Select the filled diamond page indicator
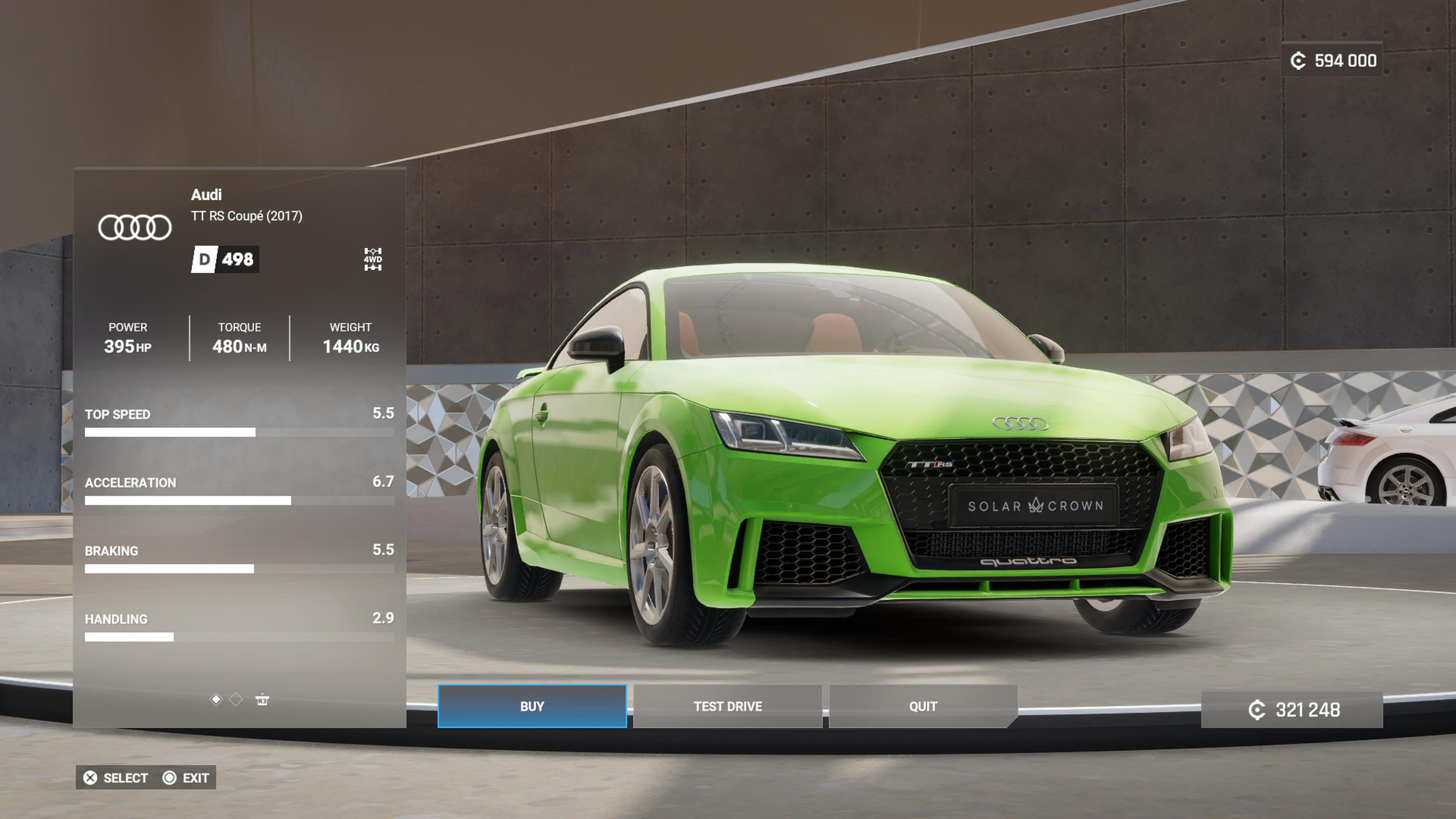The height and width of the screenshot is (819, 1456). pyautogui.click(x=217, y=700)
